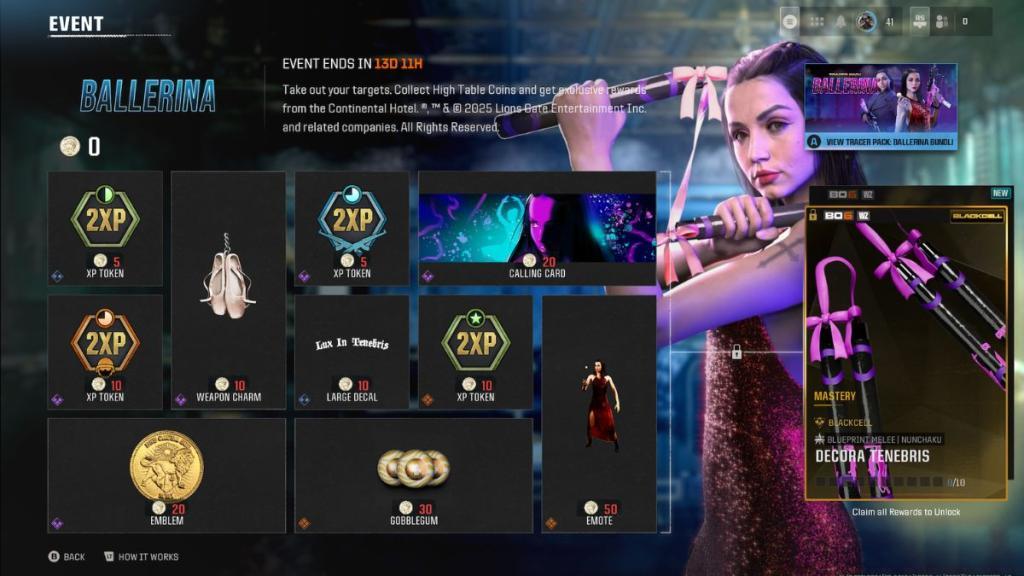Open the How It Works info
1024x576 pixels.
140,556
